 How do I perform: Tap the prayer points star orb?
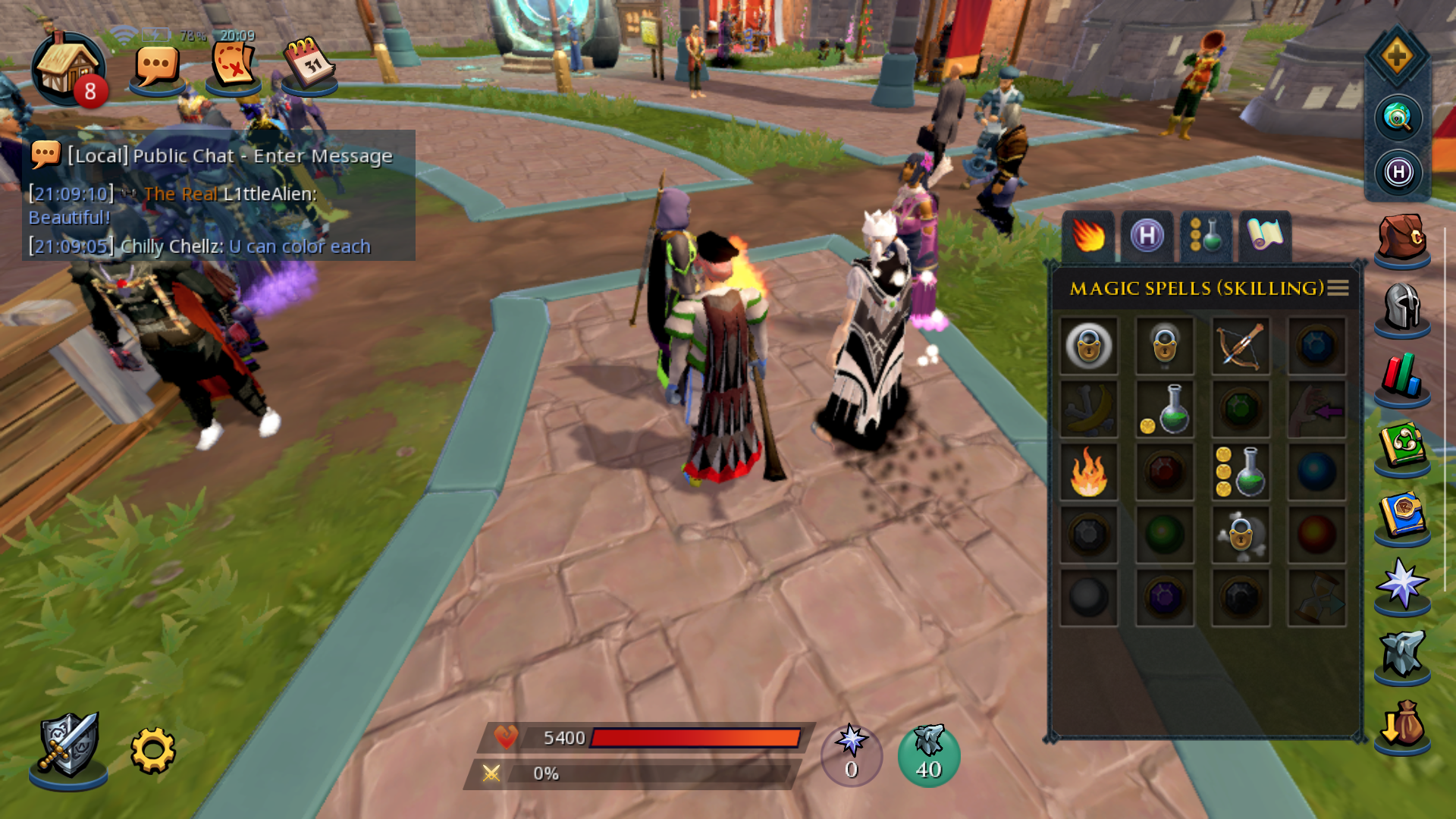tap(852, 755)
